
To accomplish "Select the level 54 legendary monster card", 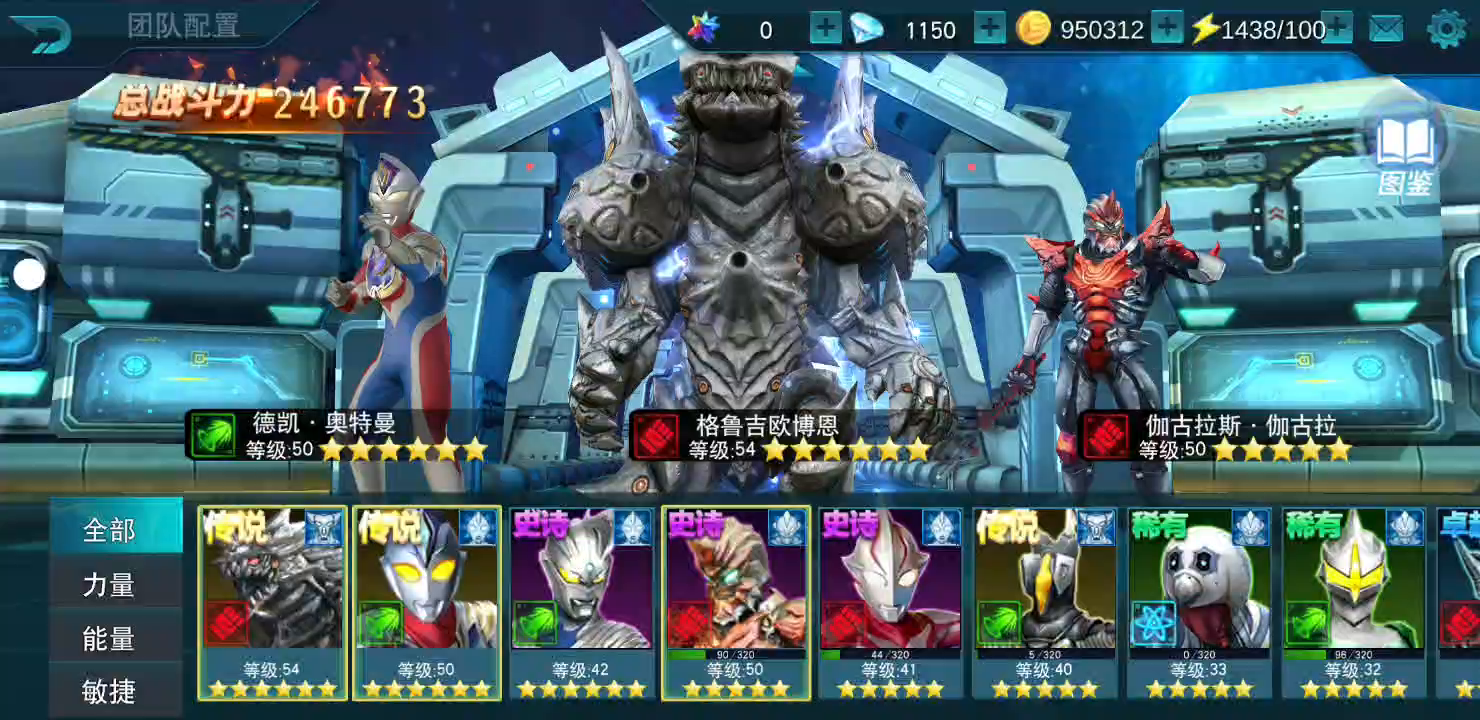I will point(272,602).
